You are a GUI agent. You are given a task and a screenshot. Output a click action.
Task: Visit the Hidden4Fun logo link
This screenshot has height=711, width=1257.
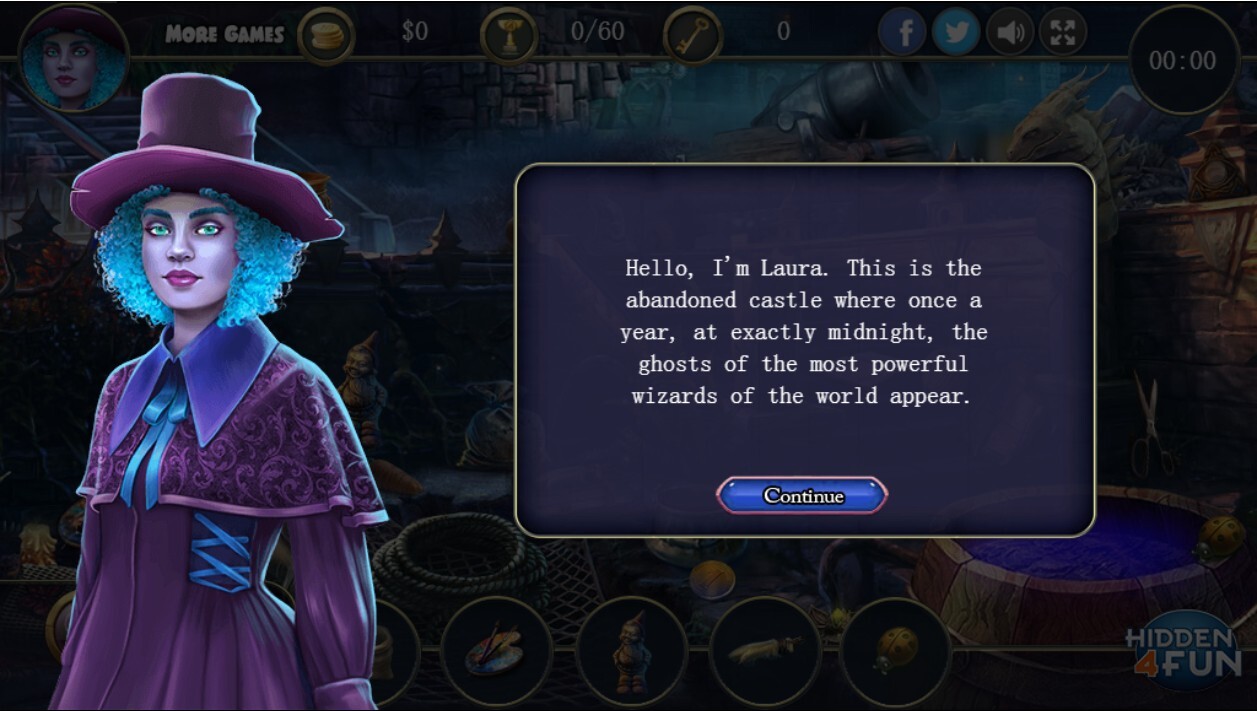click(x=1182, y=652)
